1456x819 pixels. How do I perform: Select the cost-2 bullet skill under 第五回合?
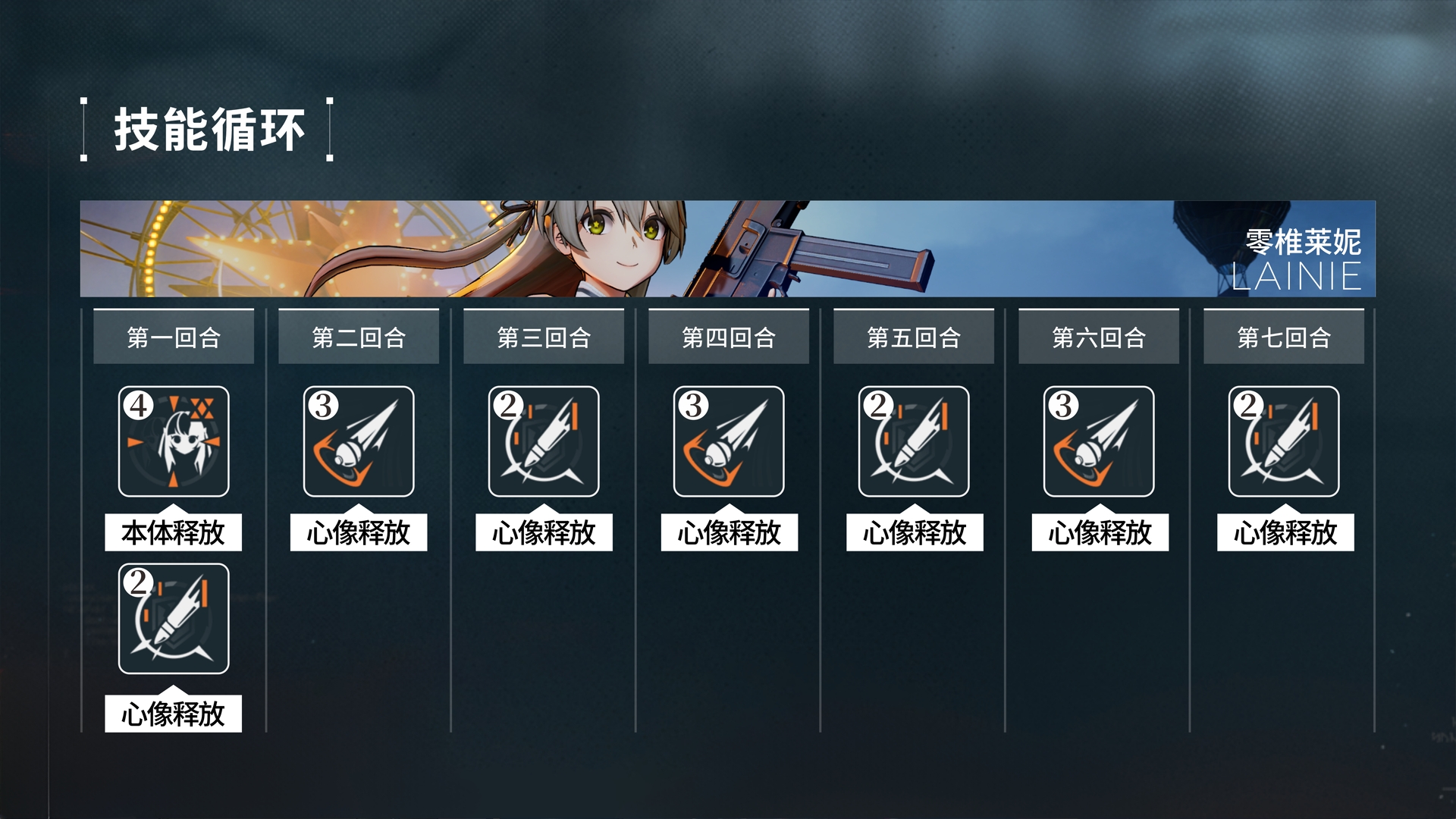pos(914,441)
